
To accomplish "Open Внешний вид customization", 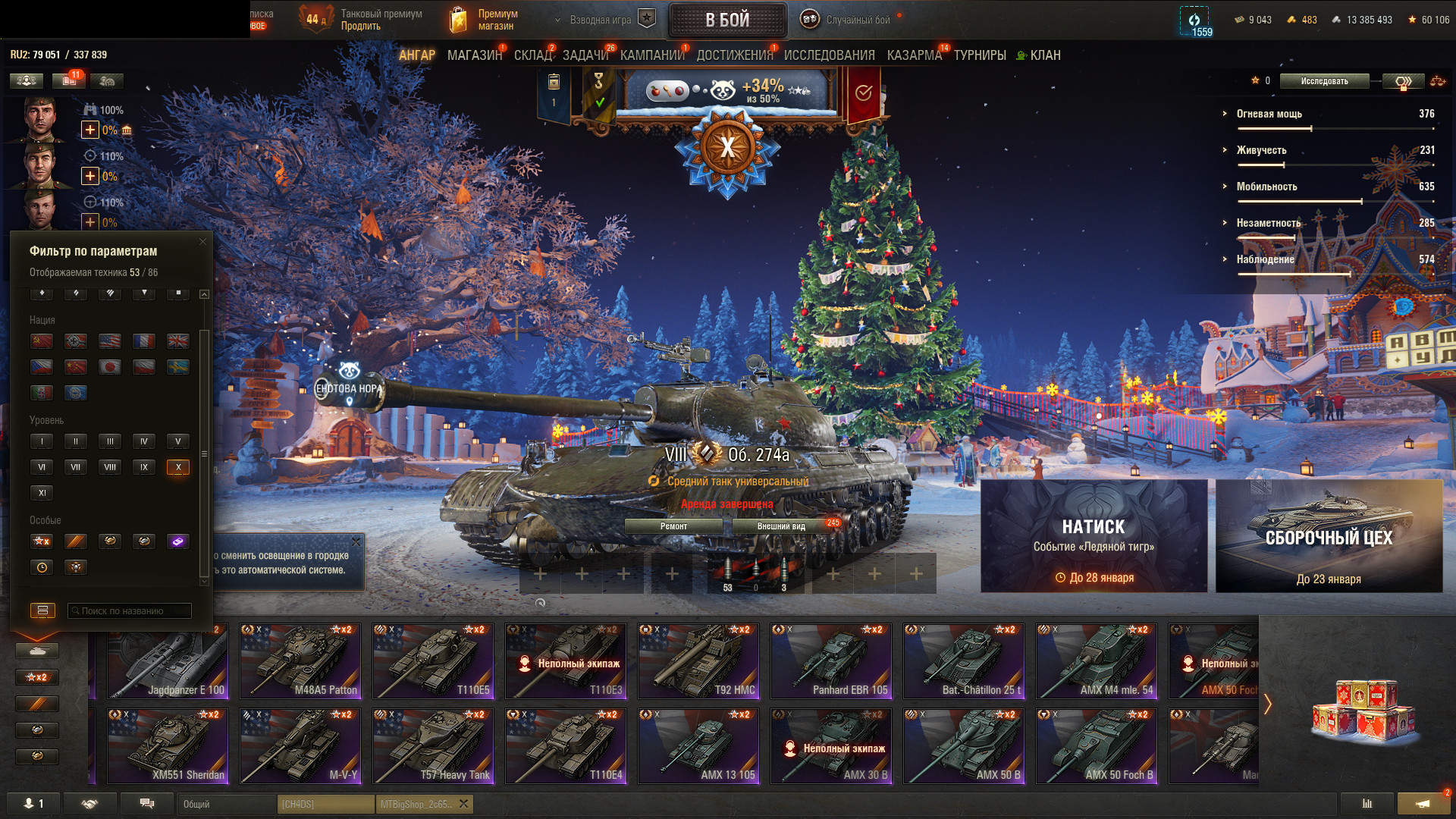I will [781, 526].
